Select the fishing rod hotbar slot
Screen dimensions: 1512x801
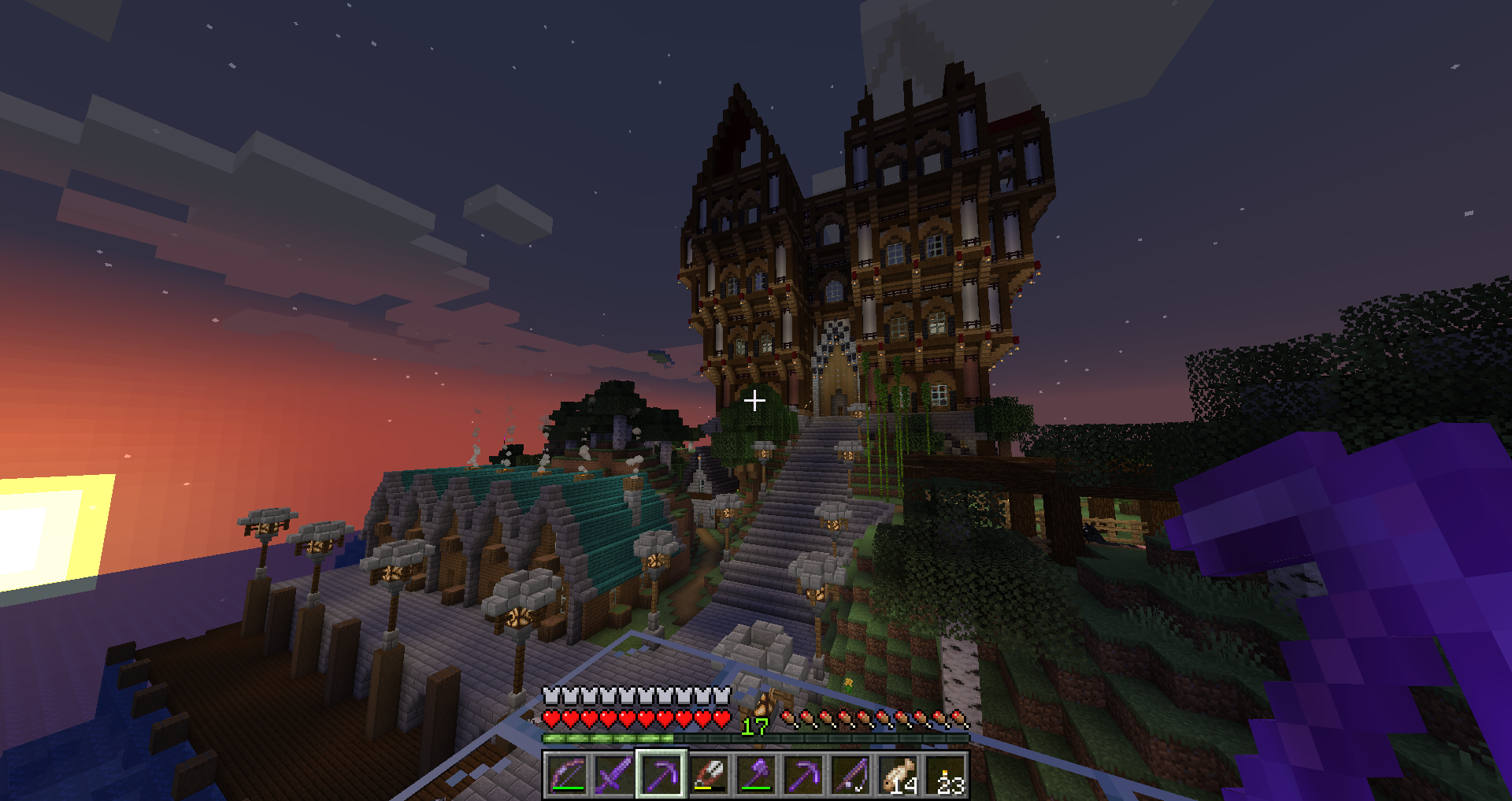click(850, 775)
